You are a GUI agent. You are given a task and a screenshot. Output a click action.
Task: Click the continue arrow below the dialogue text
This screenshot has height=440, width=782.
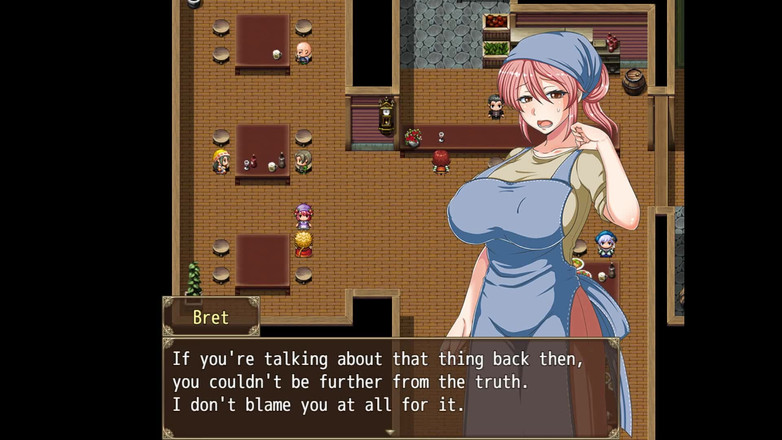390,431
